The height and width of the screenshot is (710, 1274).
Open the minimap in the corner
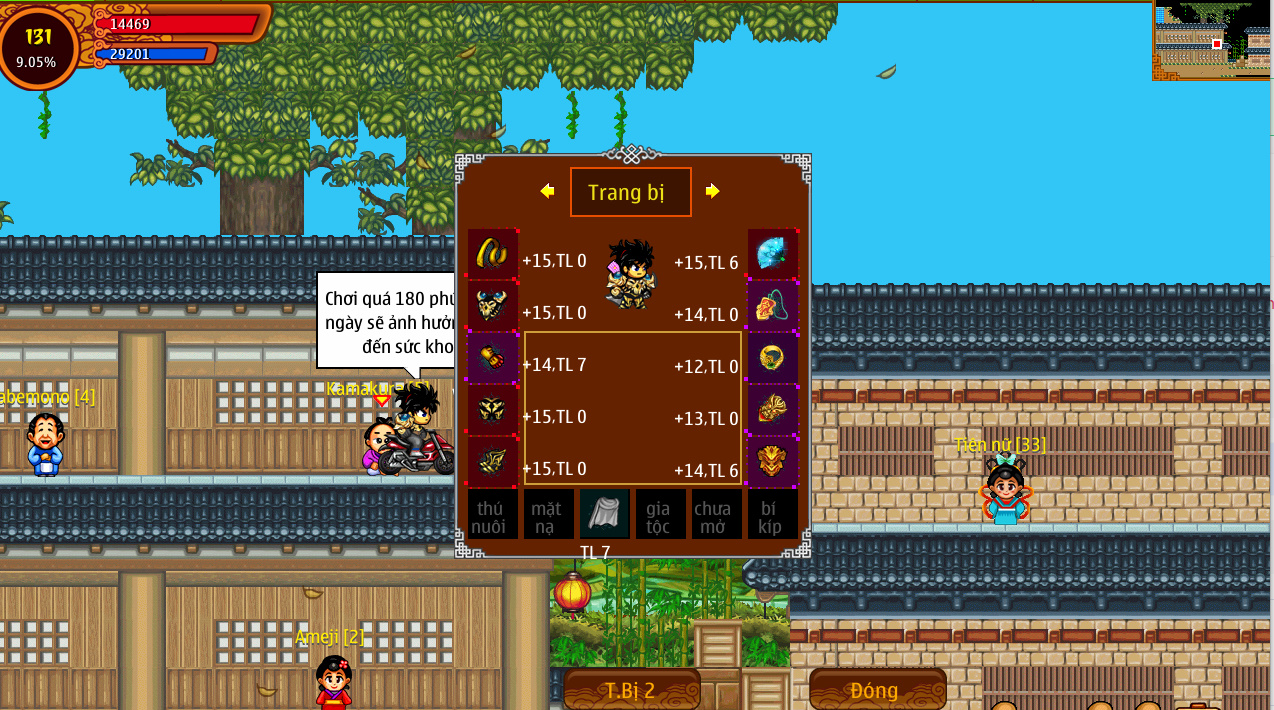click(1212, 40)
